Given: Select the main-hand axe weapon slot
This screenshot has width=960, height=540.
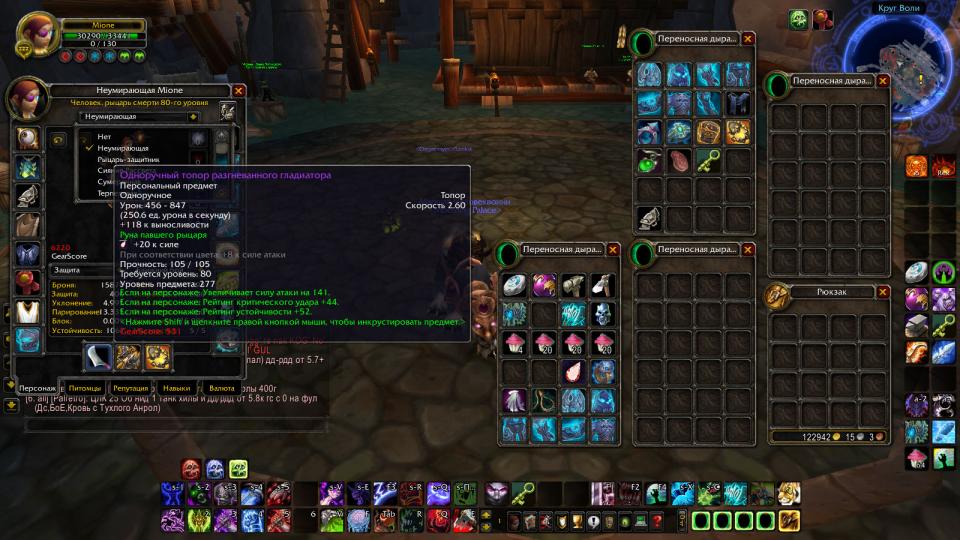Looking at the screenshot, I should pos(98,357).
